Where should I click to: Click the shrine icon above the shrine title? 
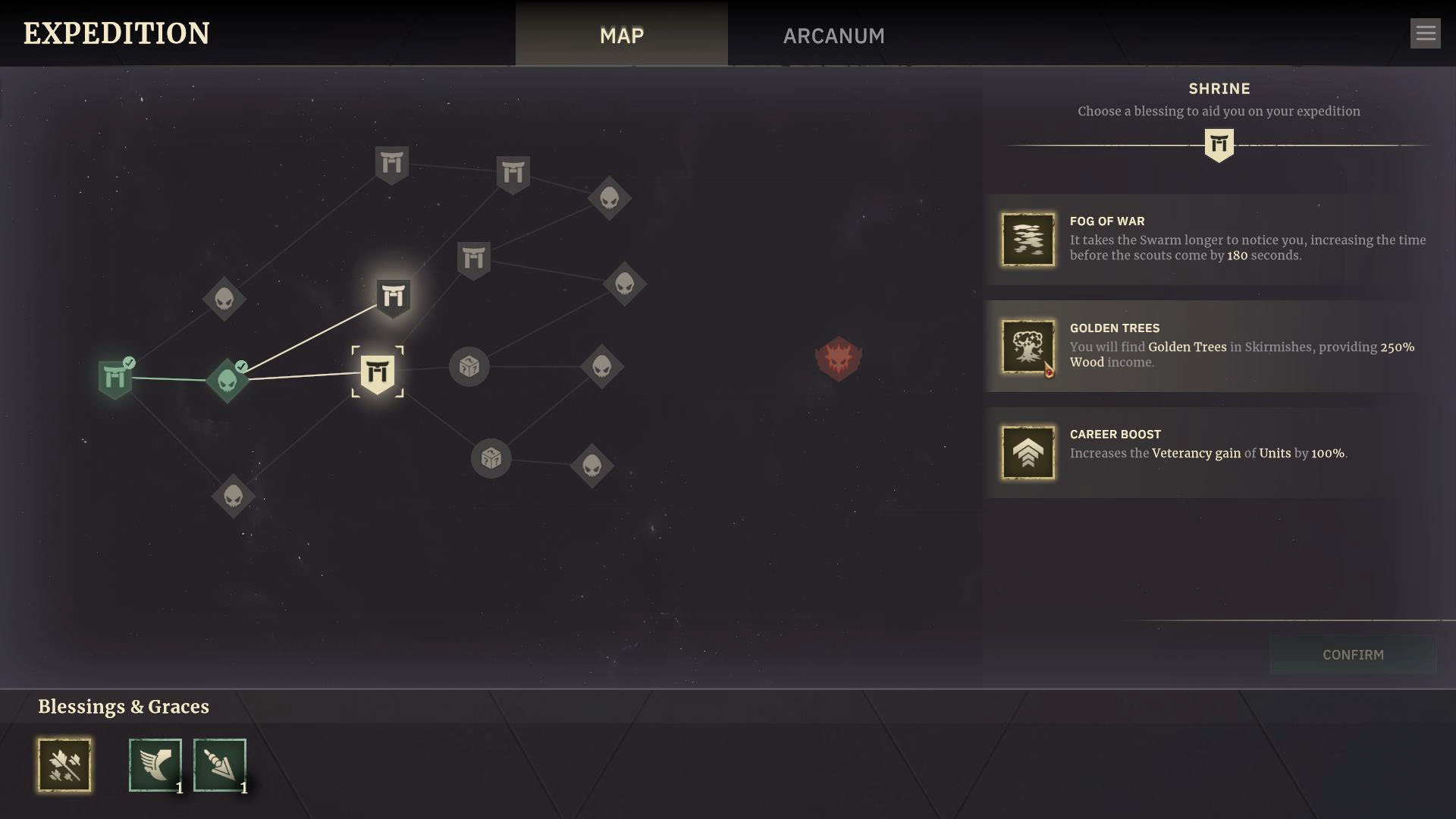click(x=1219, y=144)
